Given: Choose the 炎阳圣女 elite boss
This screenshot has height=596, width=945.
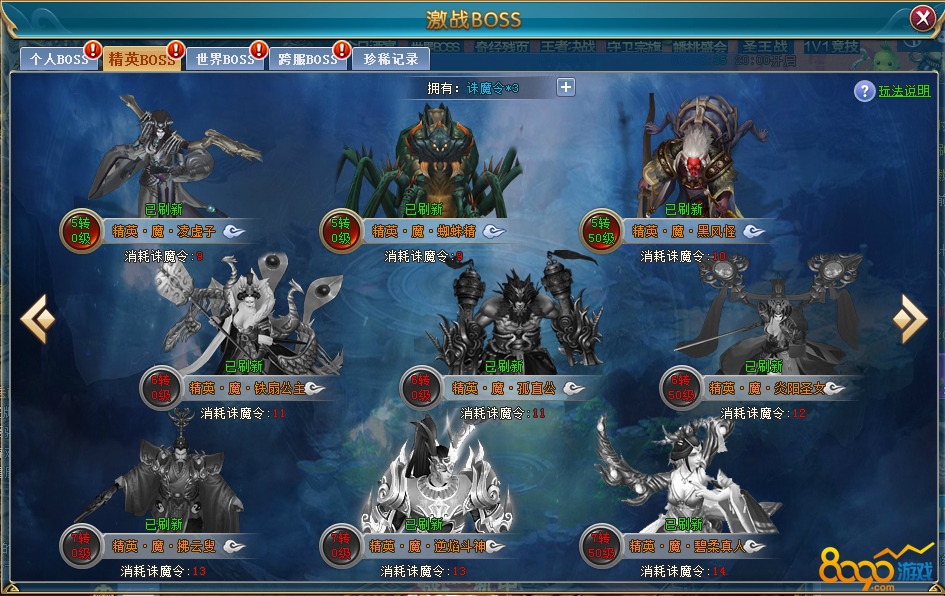Looking at the screenshot, I should [770, 320].
